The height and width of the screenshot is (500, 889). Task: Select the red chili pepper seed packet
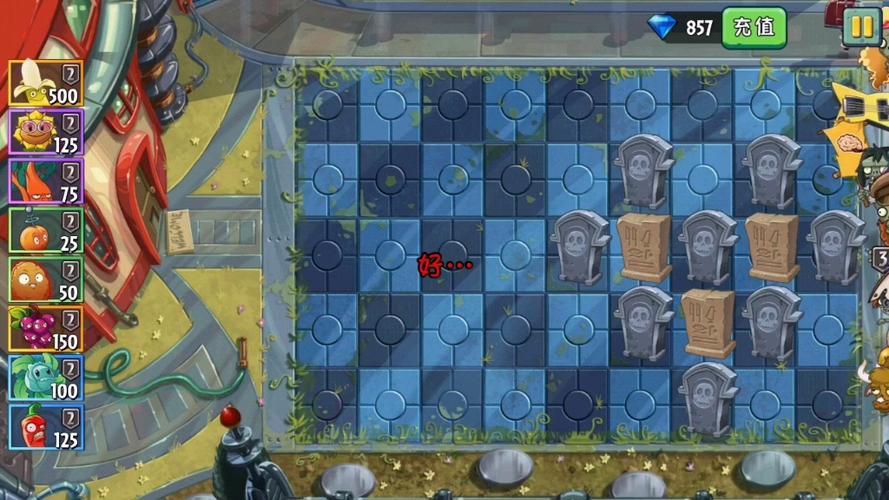tap(46, 427)
